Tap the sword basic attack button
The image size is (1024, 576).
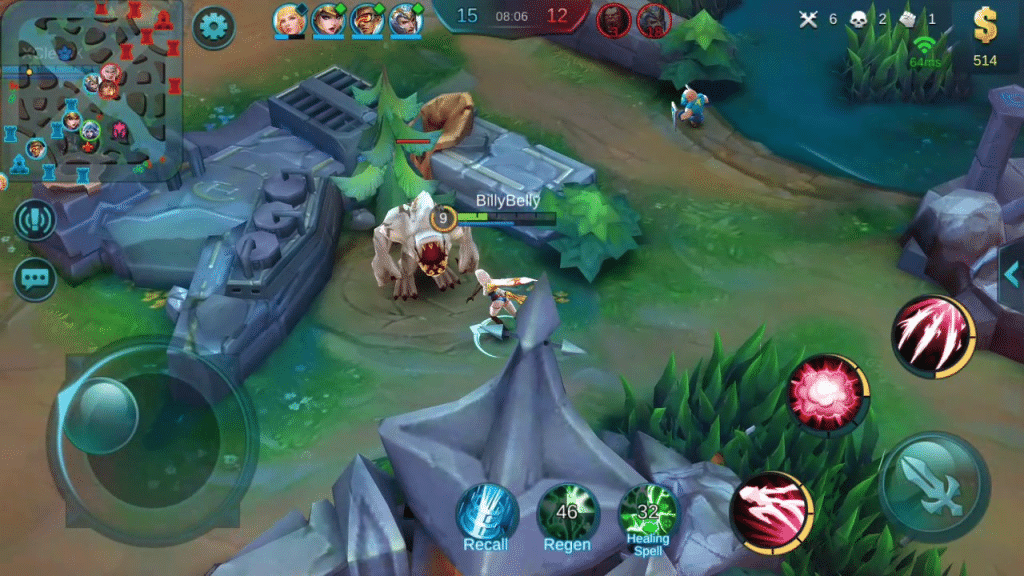(935, 487)
